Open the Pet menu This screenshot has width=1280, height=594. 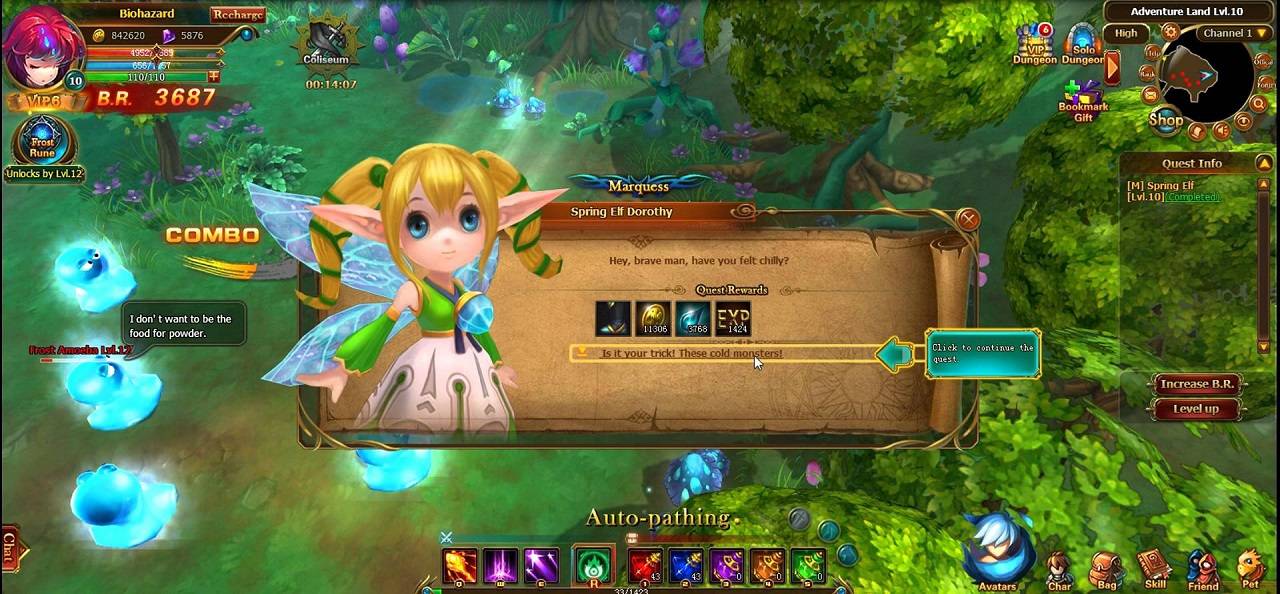pyautogui.click(x=1250, y=570)
